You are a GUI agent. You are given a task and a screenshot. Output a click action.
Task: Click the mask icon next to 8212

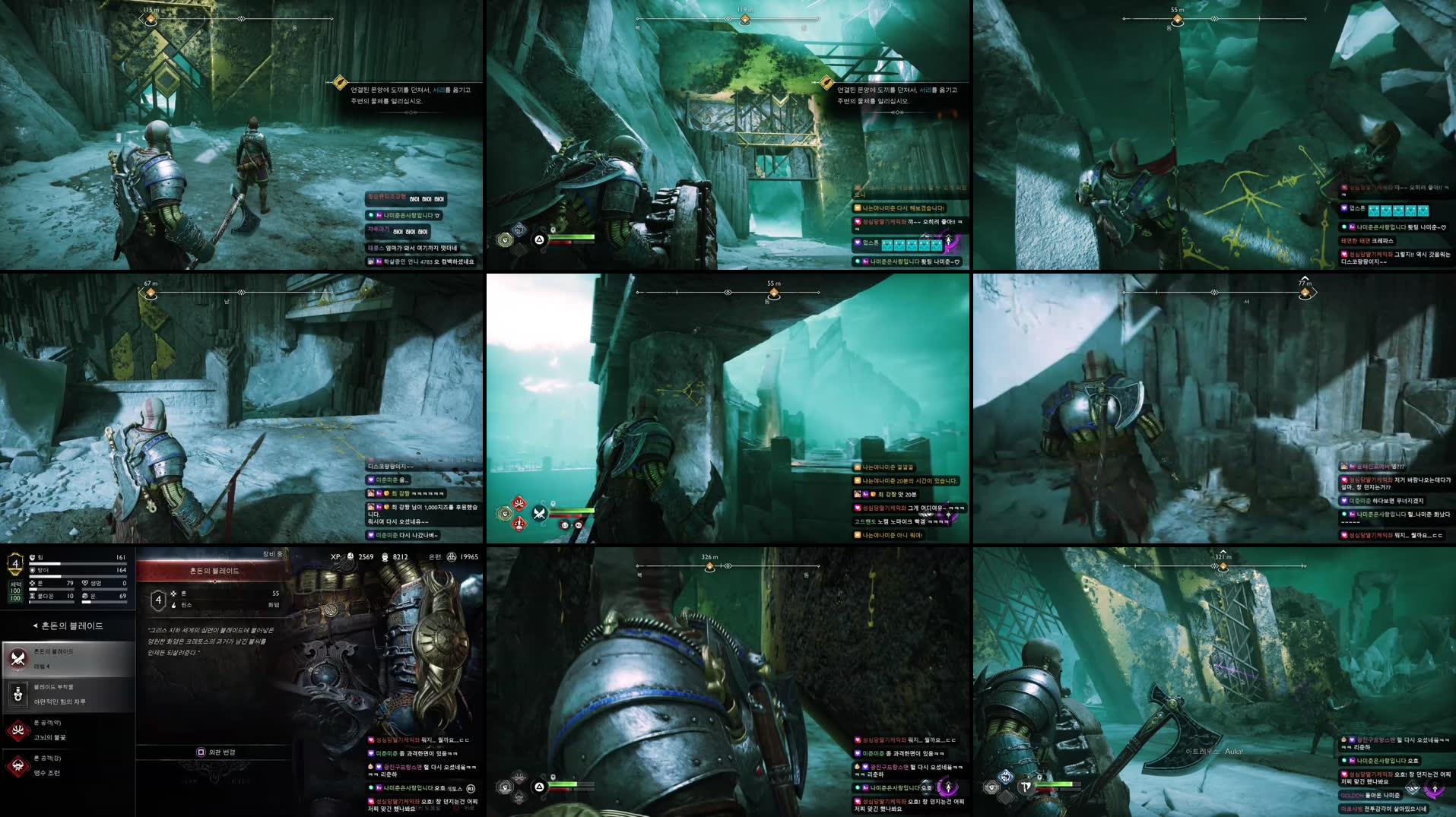pos(386,556)
